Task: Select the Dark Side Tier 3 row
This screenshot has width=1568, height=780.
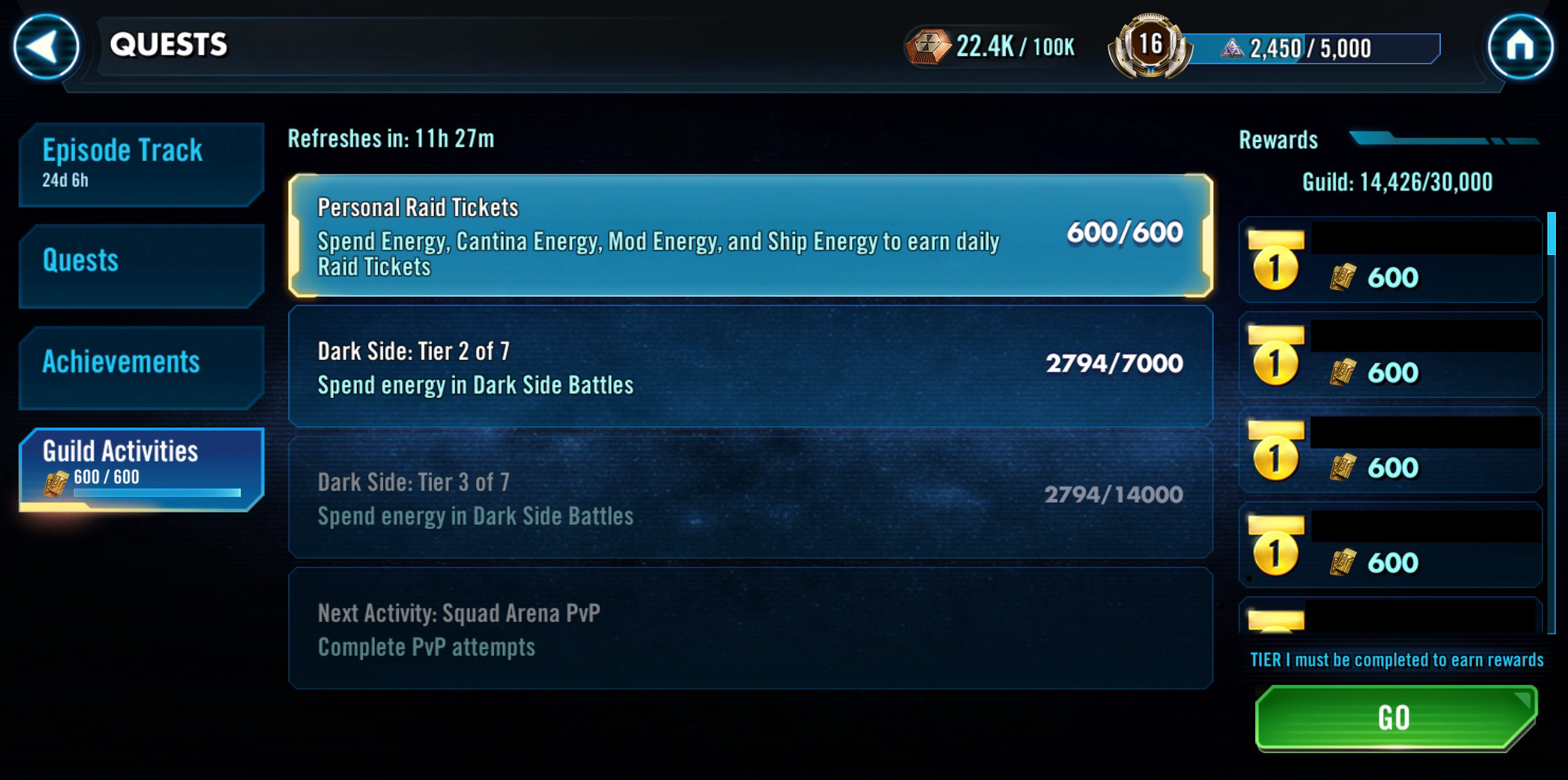Action: pos(750,498)
